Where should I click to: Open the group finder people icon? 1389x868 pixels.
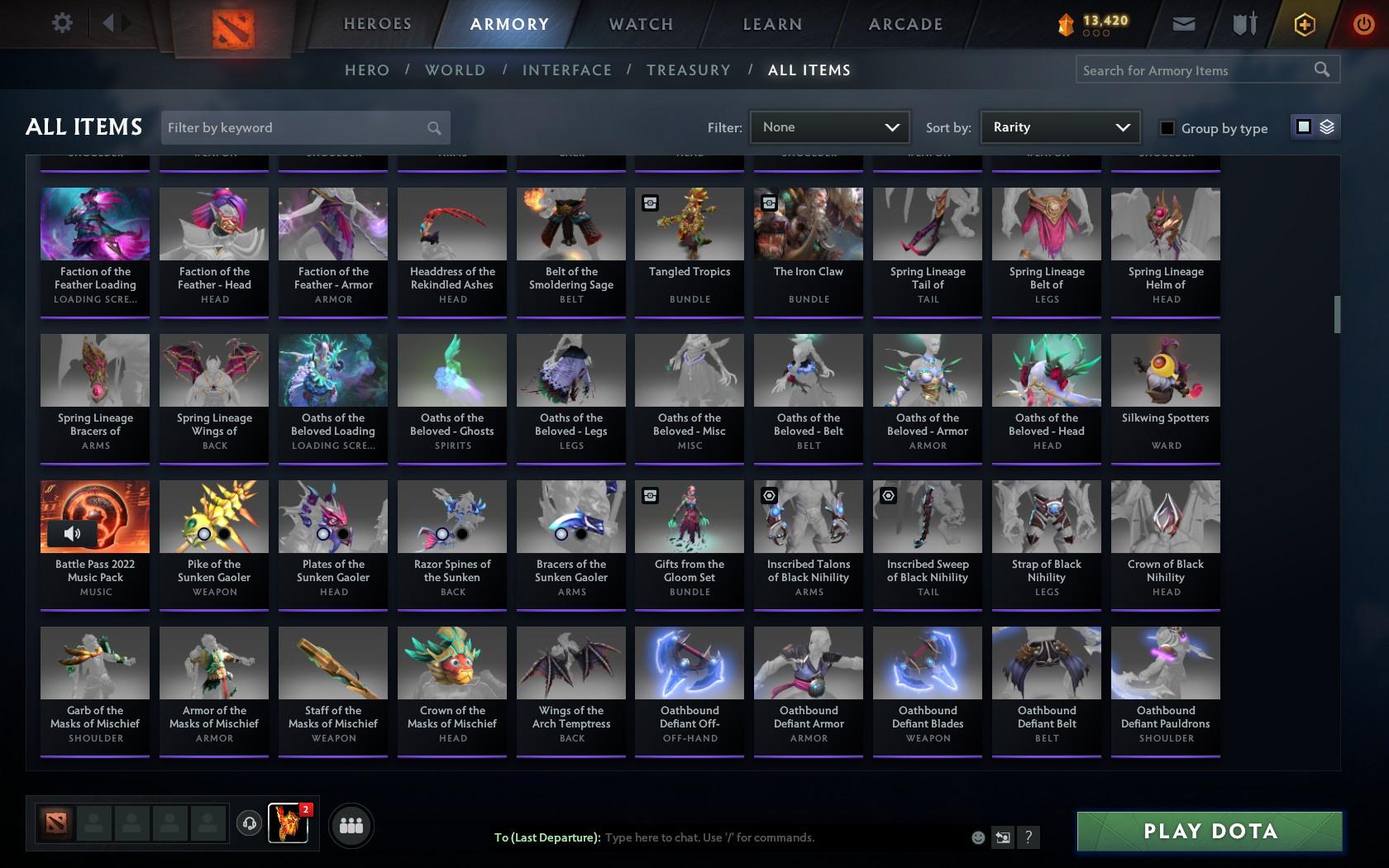click(x=351, y=825)
